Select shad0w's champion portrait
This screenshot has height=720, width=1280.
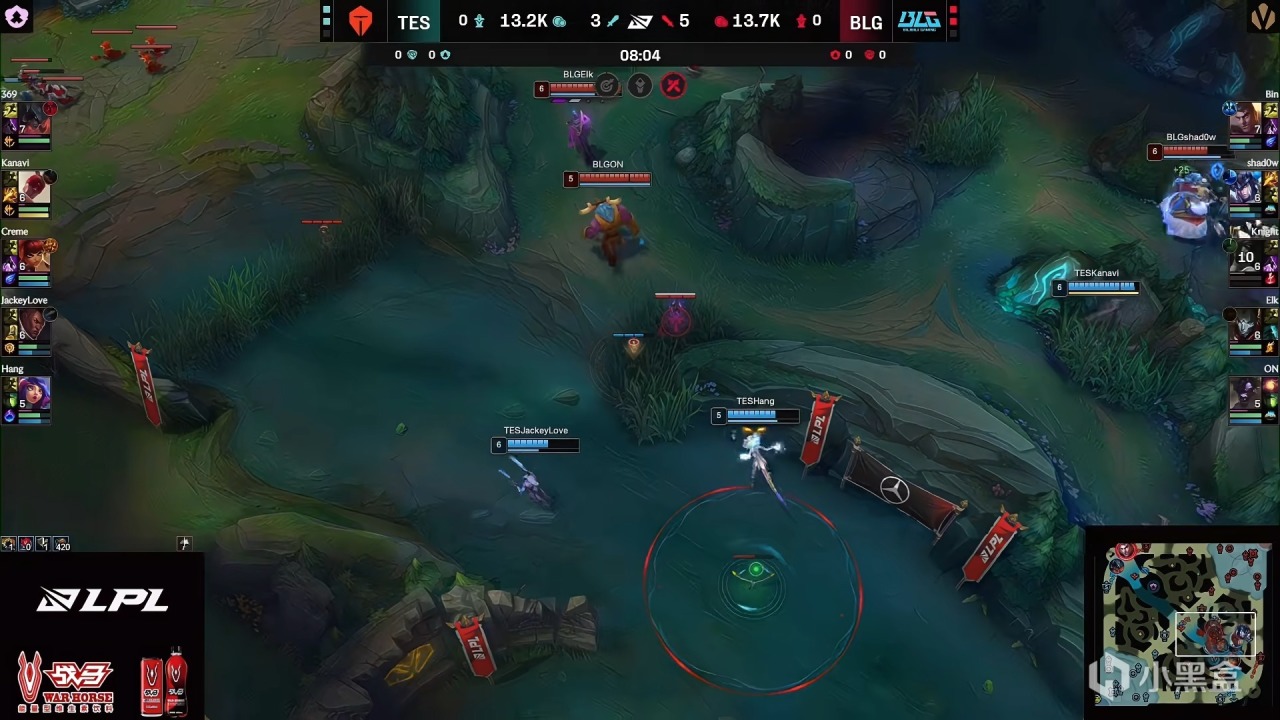[x=1246, y=187]
